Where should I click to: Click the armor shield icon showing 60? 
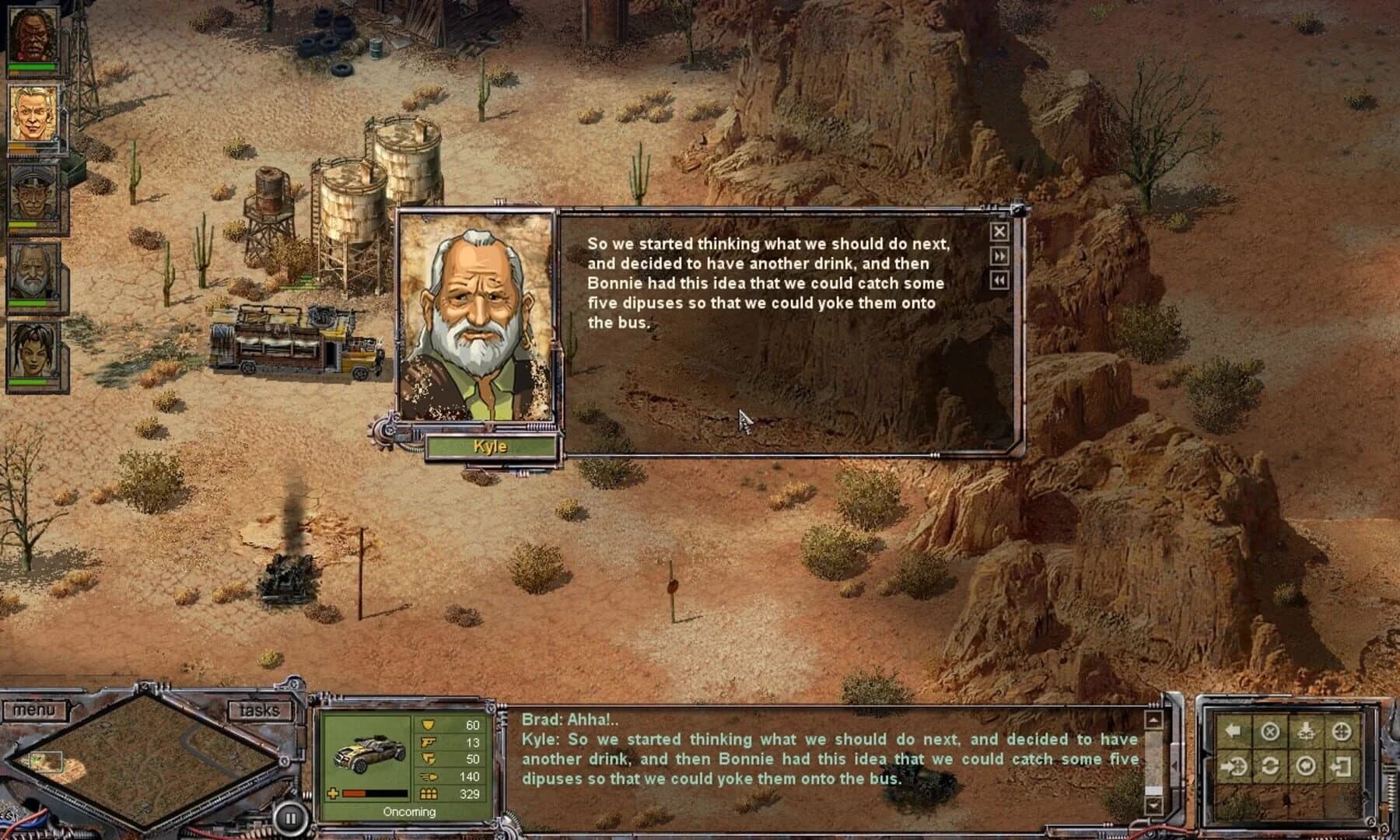[x=429, y=725]
